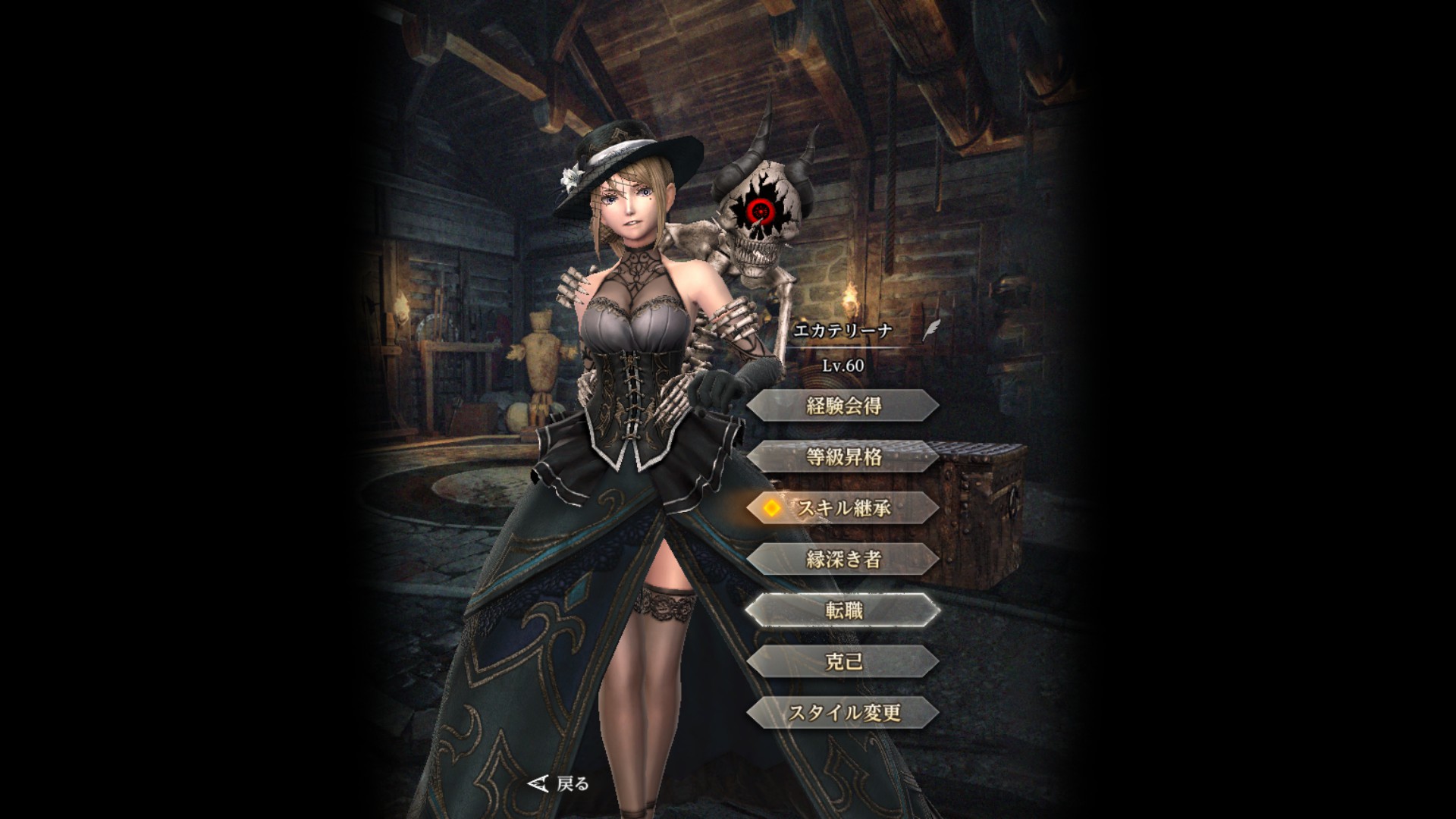Select 転職 to change class

843,610
